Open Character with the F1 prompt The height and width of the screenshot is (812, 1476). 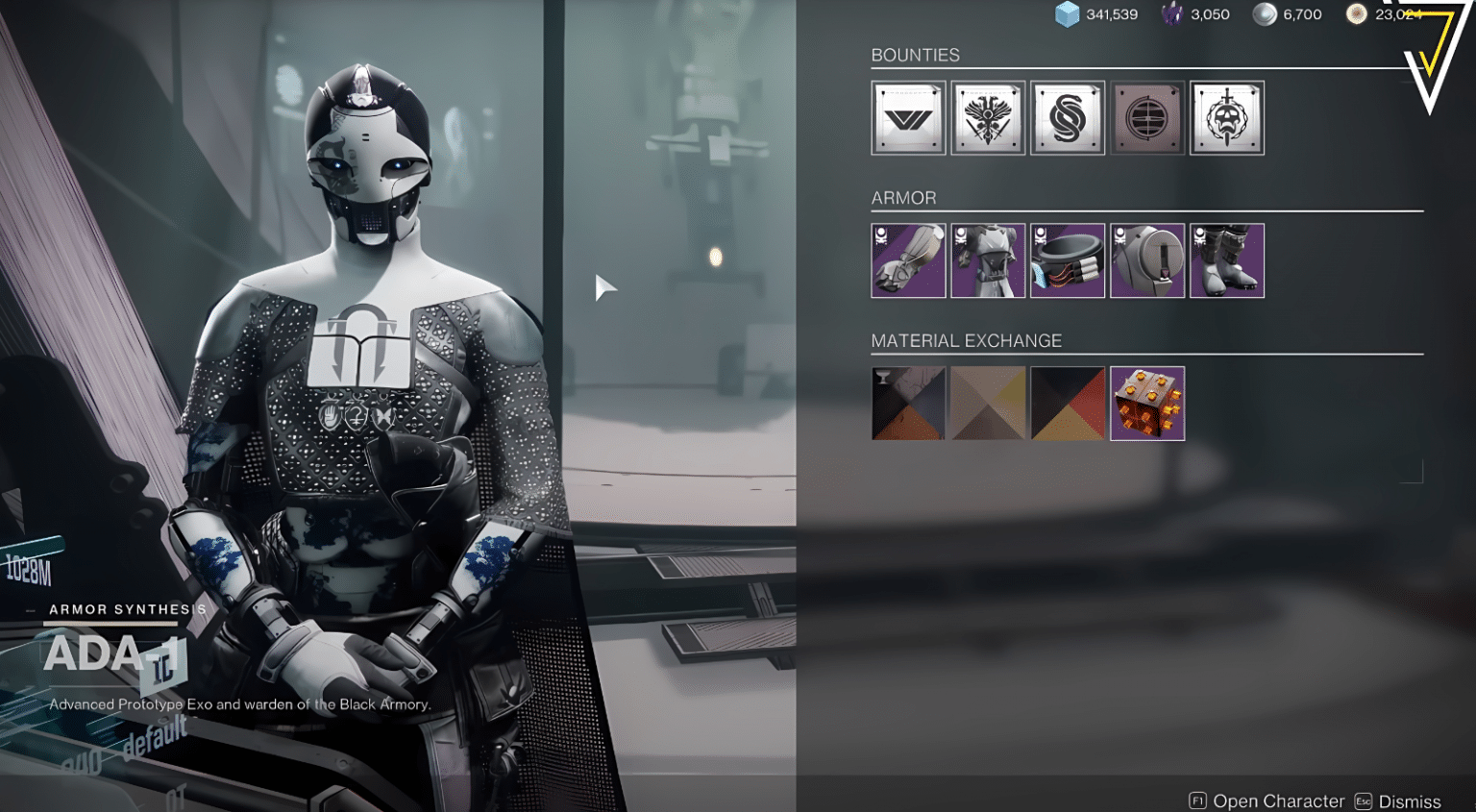[1268, 800]
